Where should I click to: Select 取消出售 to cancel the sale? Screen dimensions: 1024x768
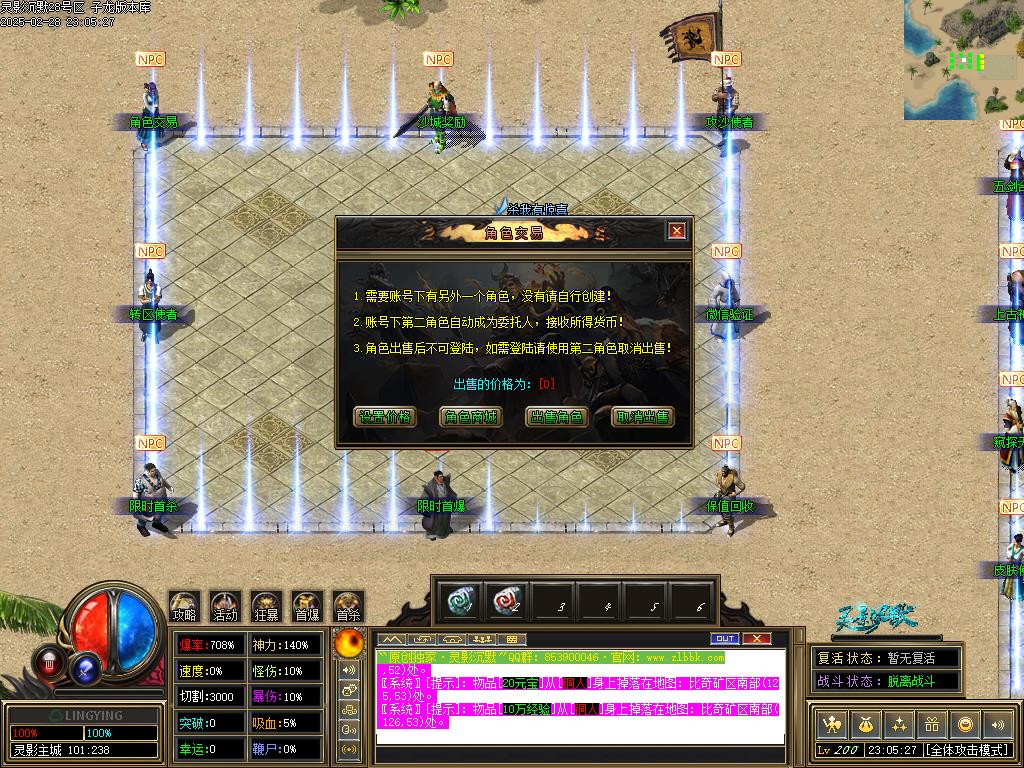coord(643,417)
